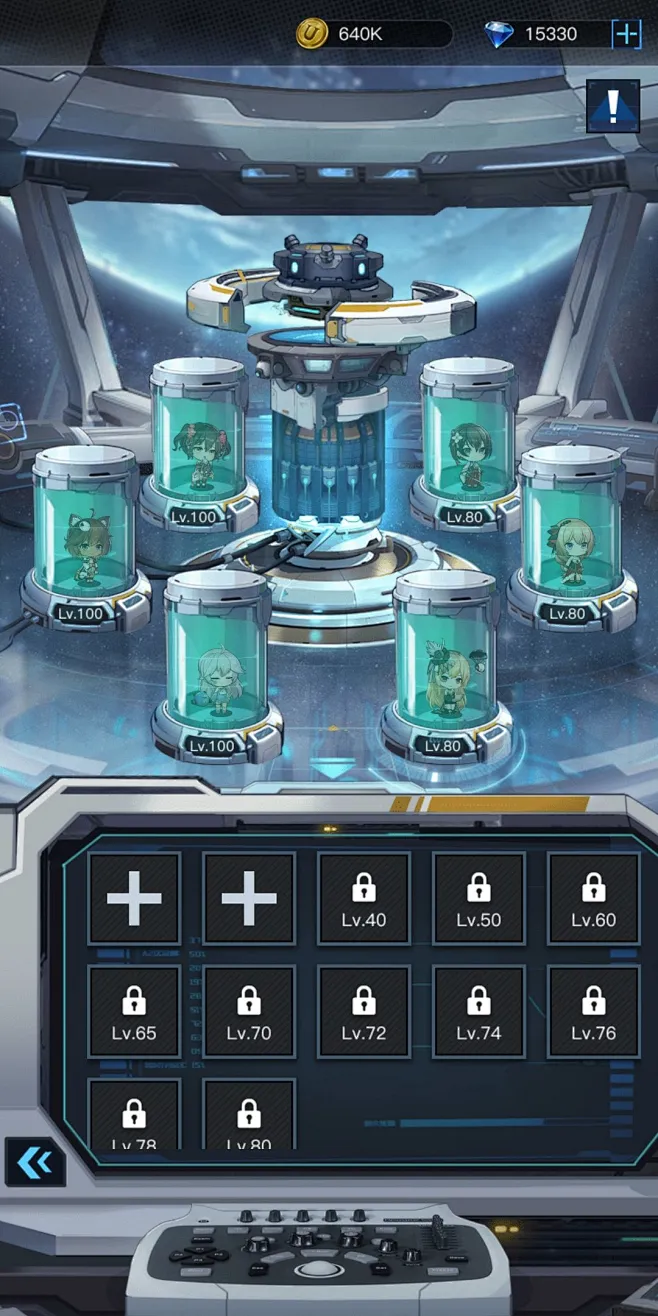Select the locked Lv.40 slot
658x1316 pixels.
click(x=364, y=898)
